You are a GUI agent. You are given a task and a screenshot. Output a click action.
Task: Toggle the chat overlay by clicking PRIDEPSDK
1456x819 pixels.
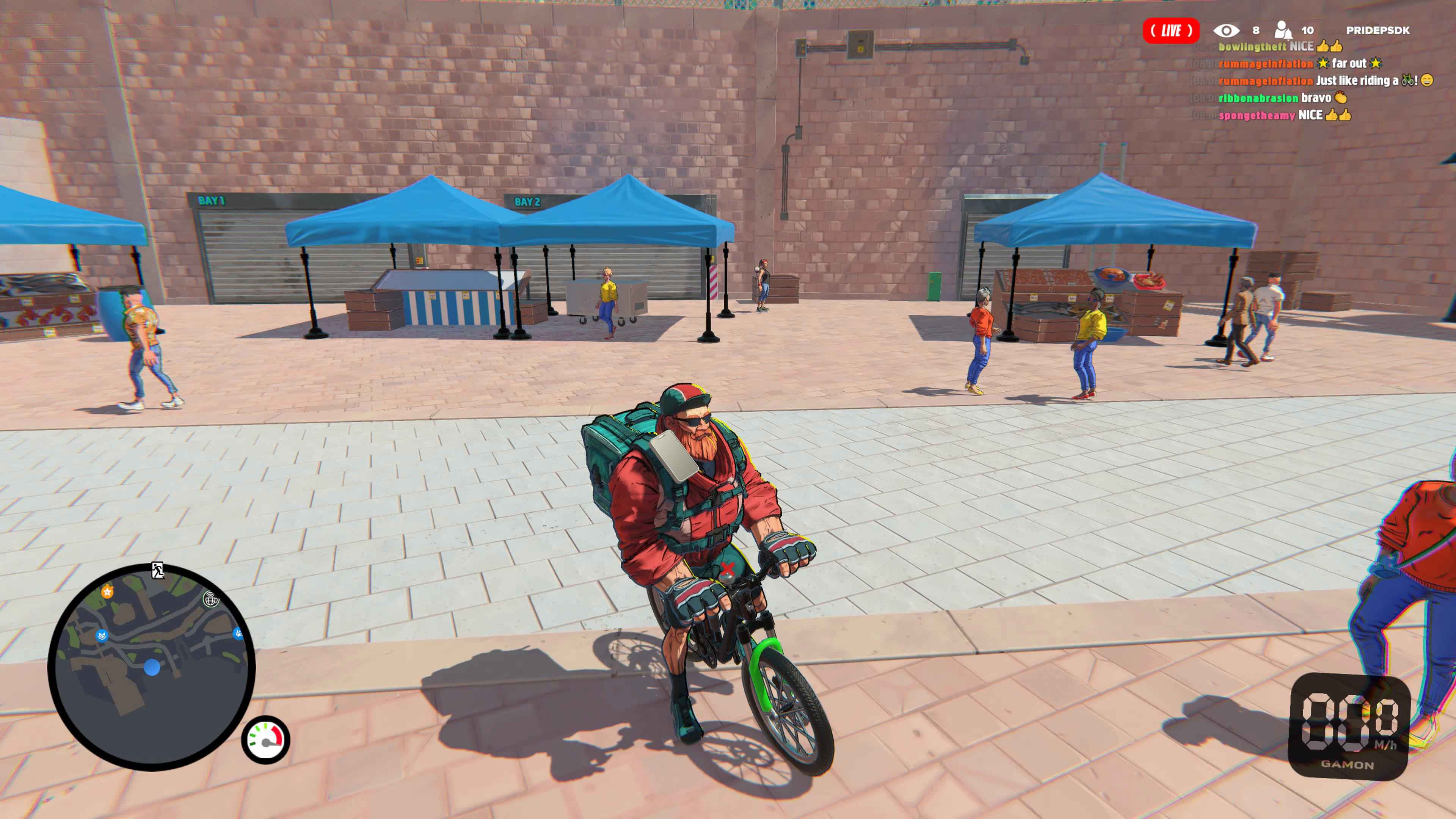pos(1379,31)
